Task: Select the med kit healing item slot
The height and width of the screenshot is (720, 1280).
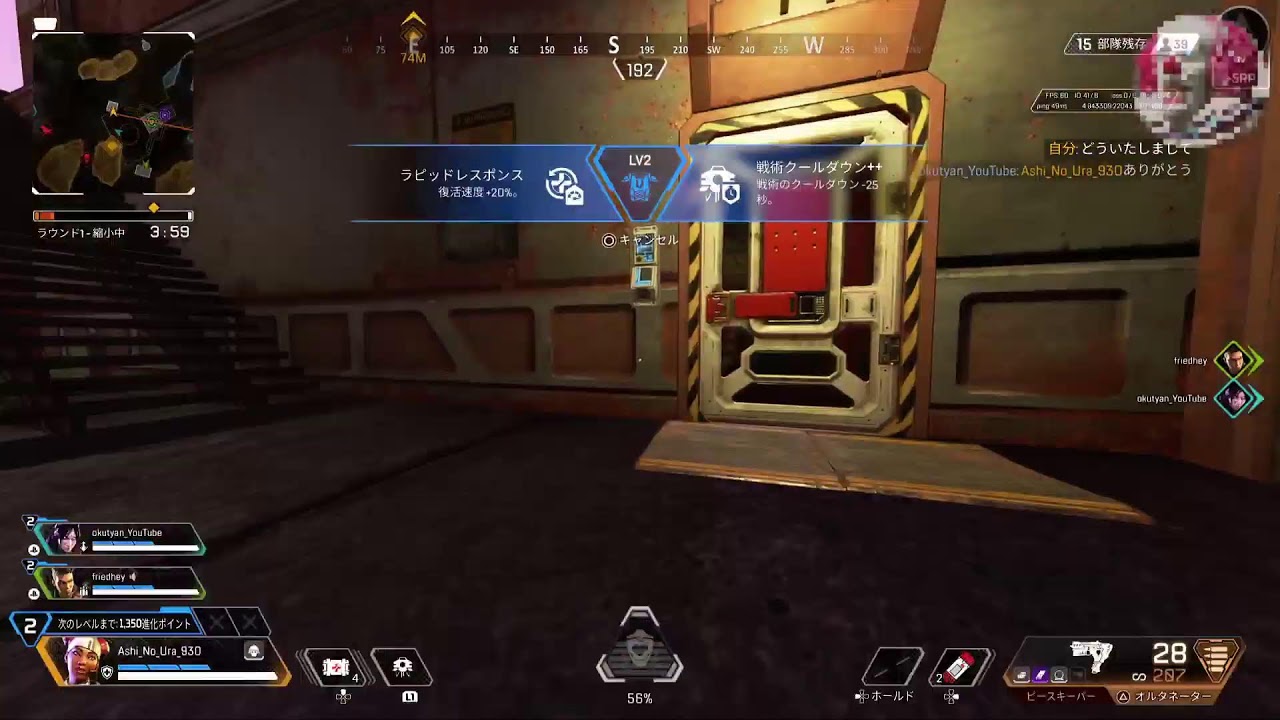Action: (x=336, y=668)
